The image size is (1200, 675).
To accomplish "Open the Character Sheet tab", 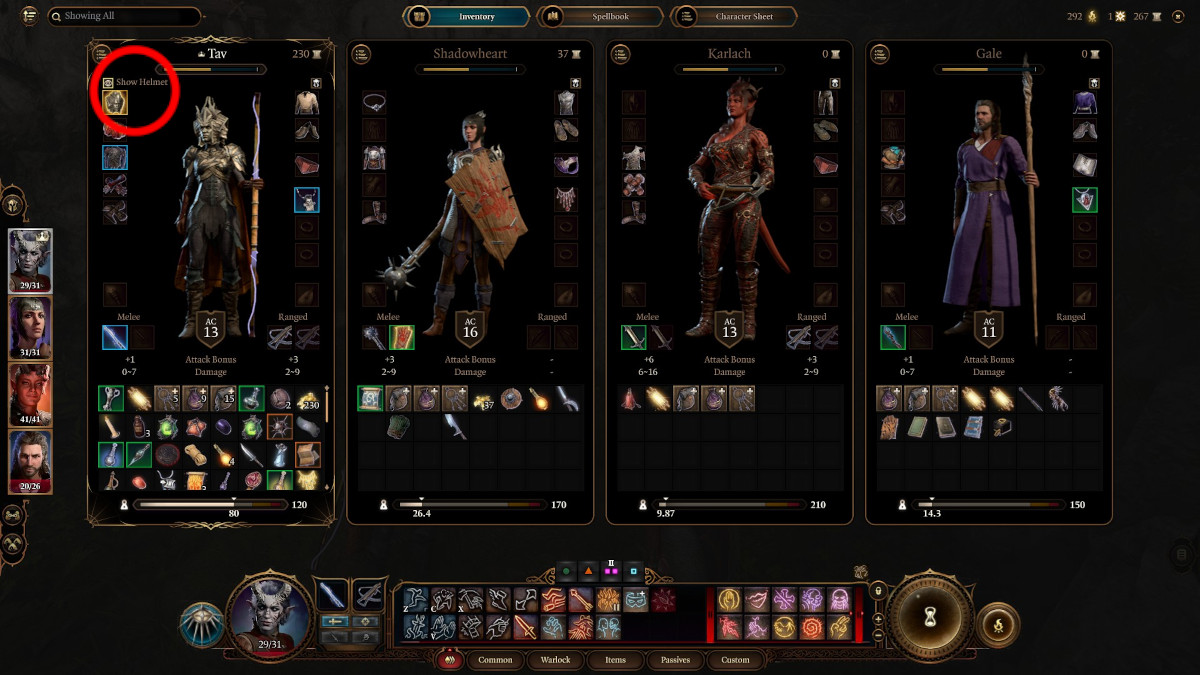I will [735, 16].
